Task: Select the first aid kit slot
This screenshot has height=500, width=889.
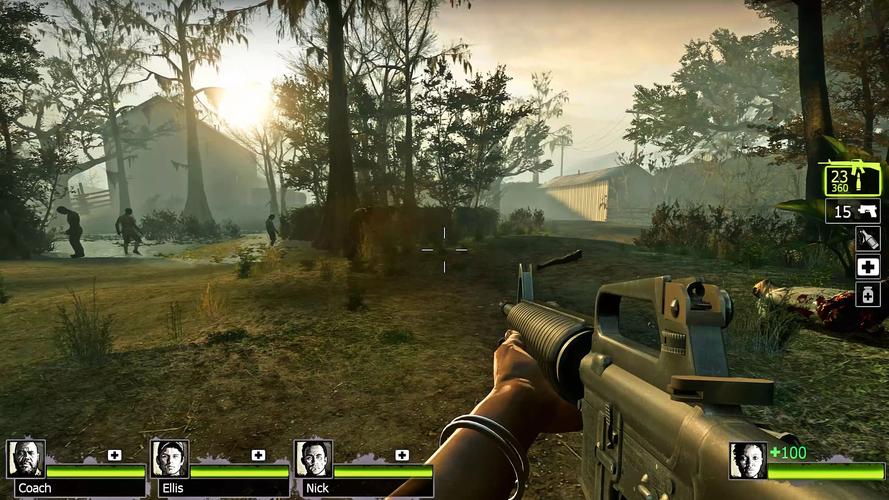Action: (868, 267)
